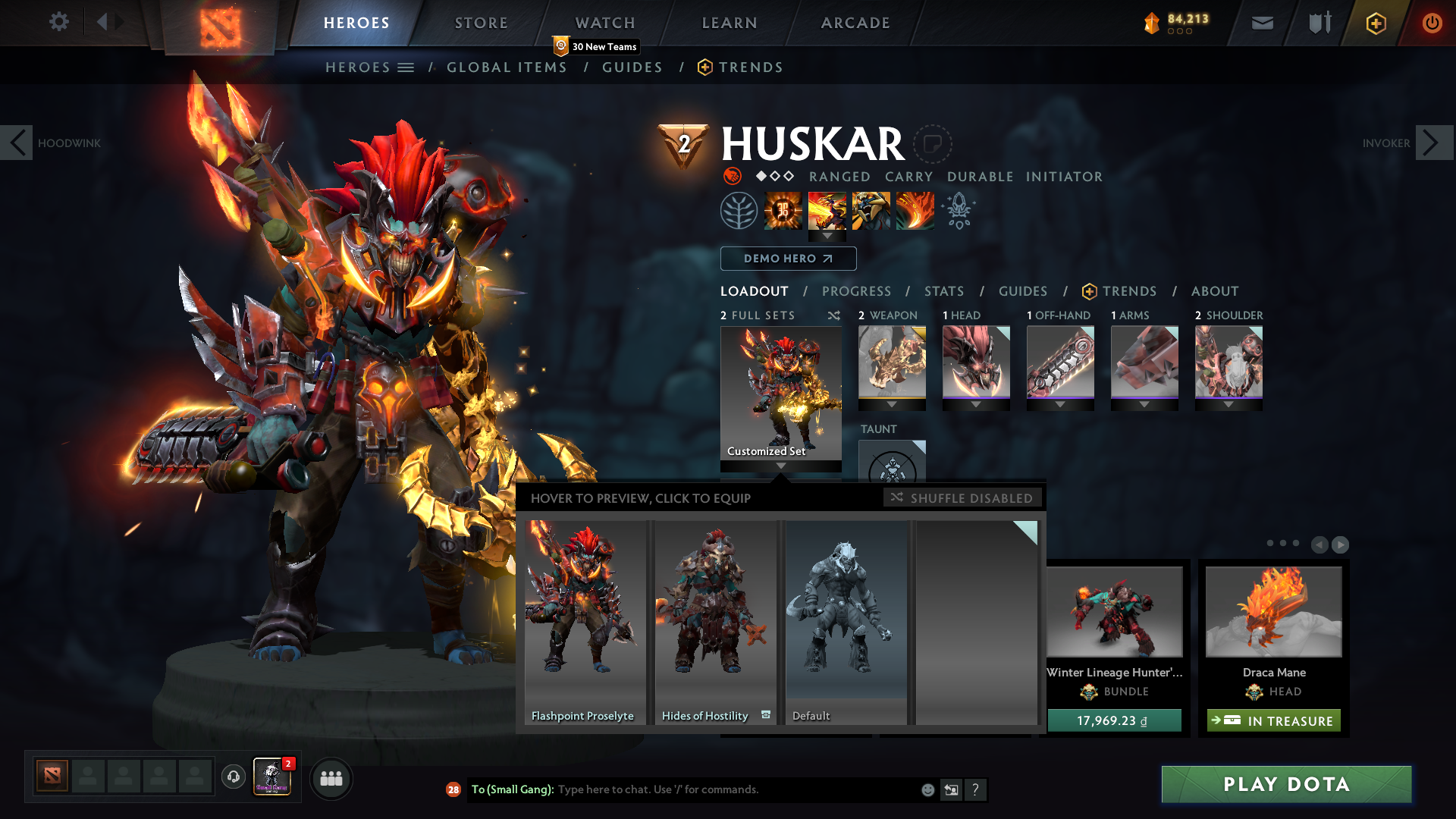
Task: Open the settings gear menu
Action: coord(58,22)
